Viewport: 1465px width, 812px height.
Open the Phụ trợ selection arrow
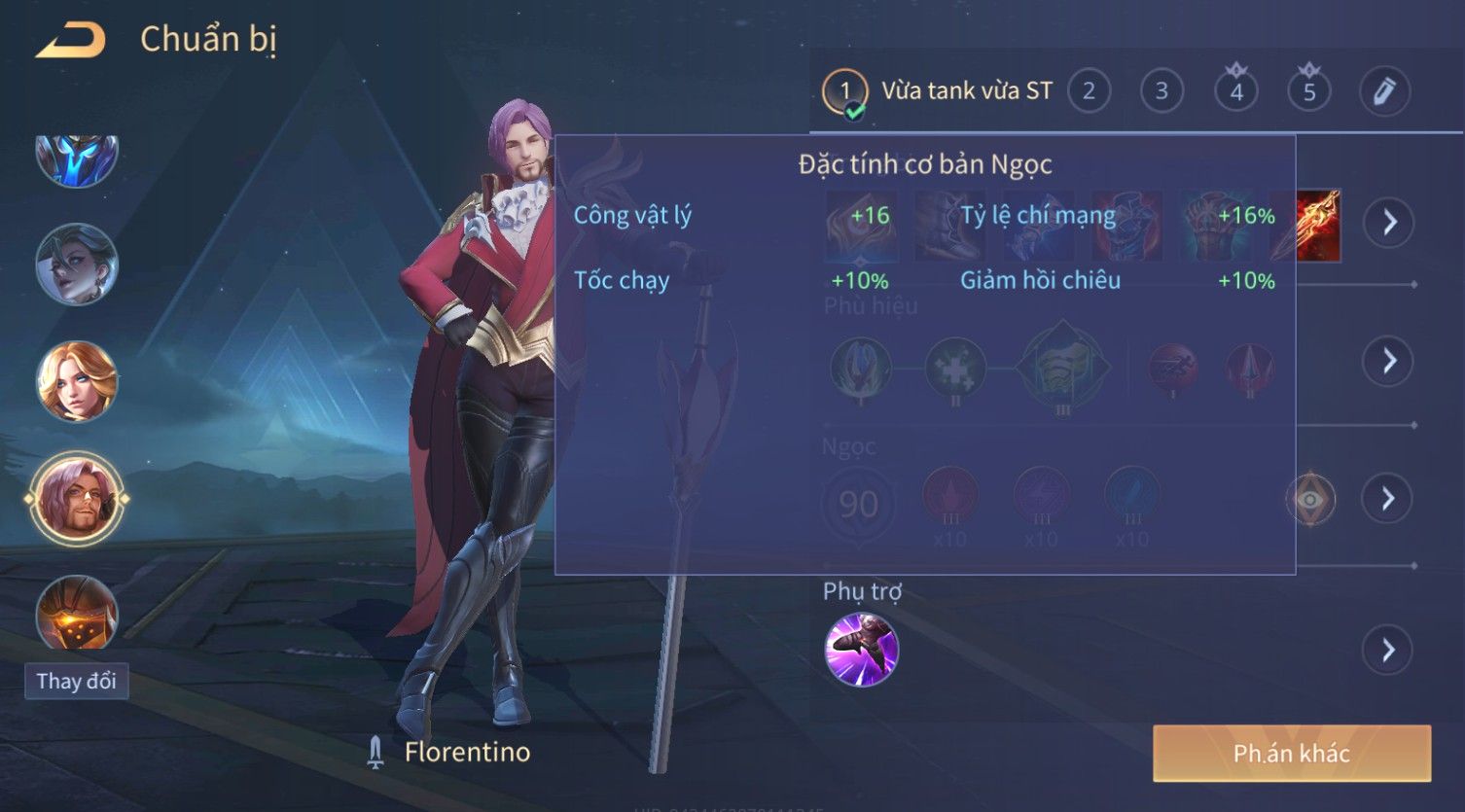1388,650
